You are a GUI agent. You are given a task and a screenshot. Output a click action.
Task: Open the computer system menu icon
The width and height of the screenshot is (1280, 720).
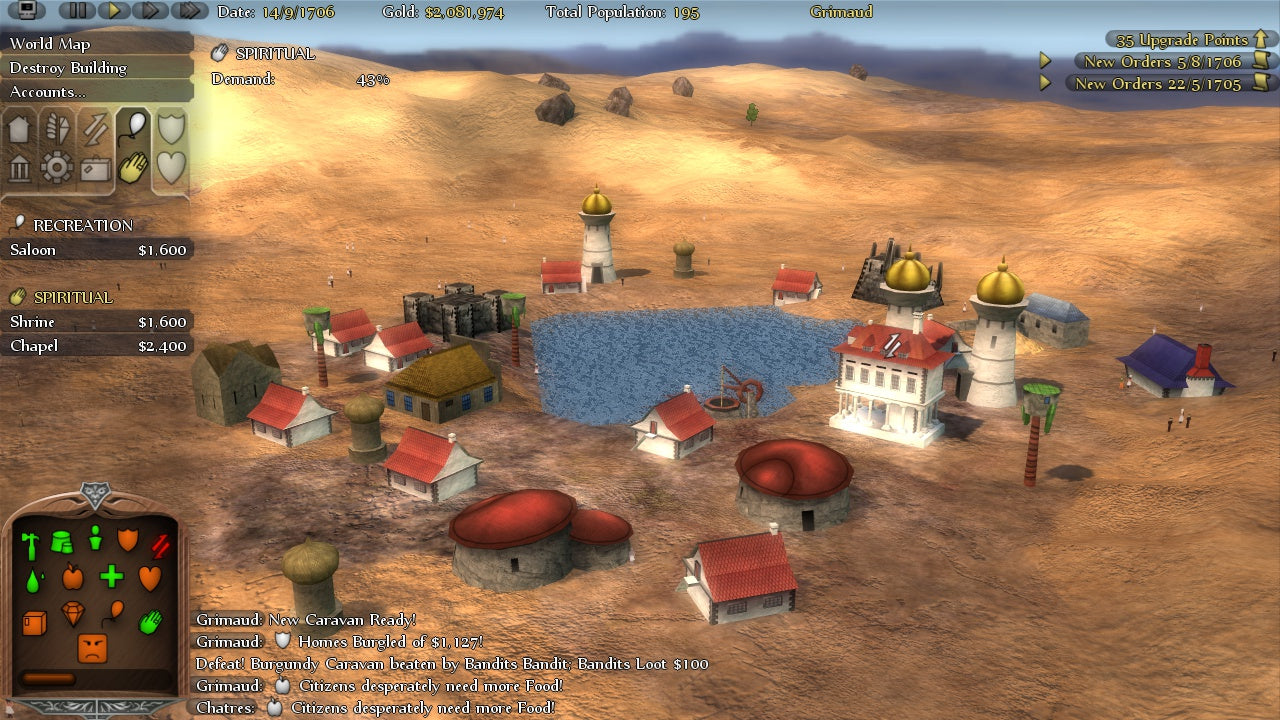coord(28,11)
